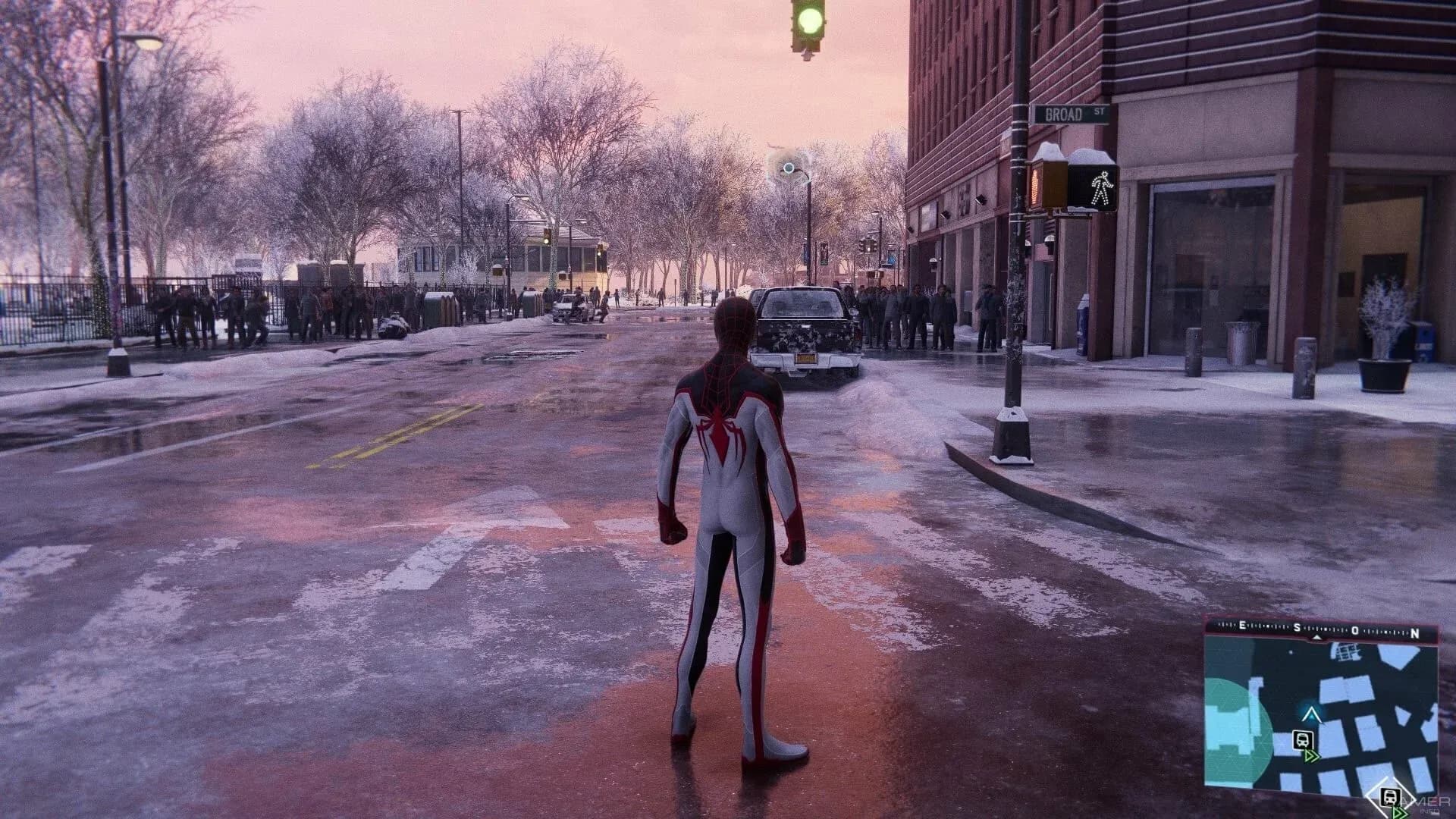Click the S label on the minimap compass bar
Viewport: 1456px width, 819px height.
[x=1297, y=627]
